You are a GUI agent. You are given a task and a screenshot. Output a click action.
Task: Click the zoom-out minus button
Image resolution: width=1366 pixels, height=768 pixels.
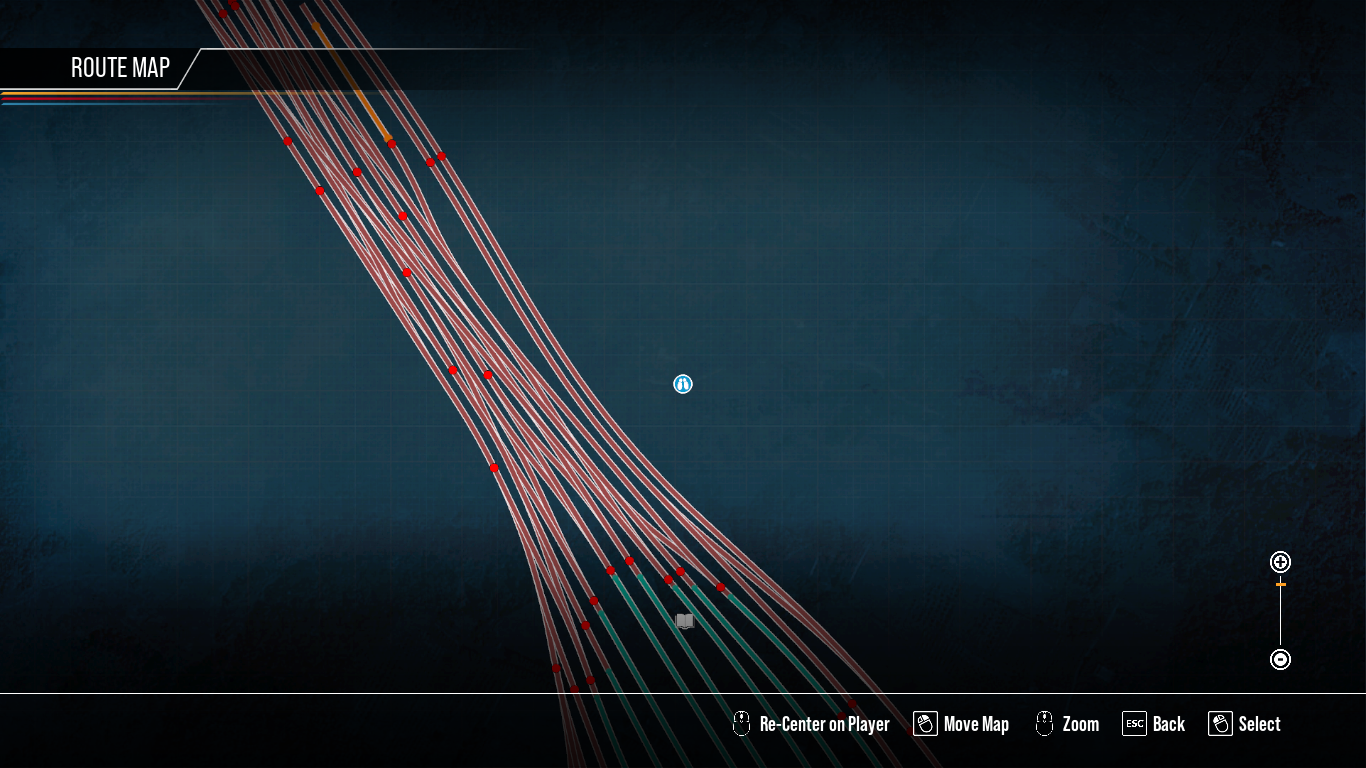point(1280,659)
